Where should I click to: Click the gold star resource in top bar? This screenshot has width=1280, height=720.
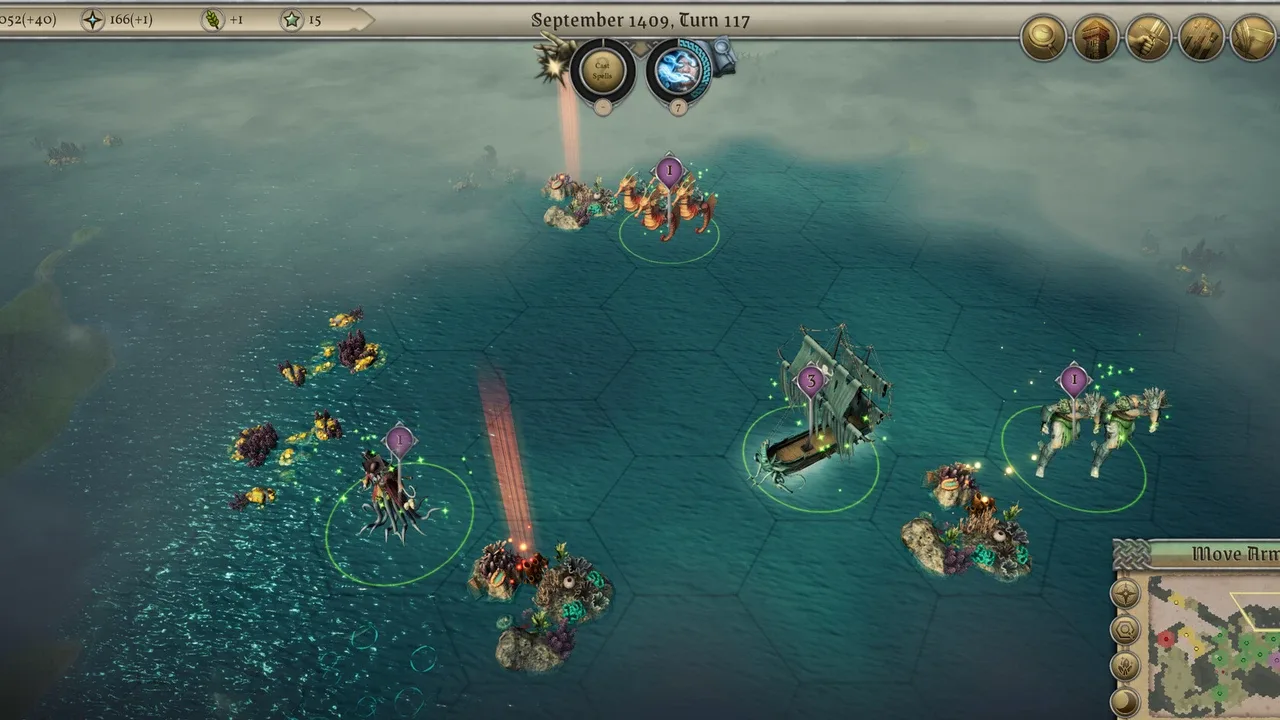[292, 19]
